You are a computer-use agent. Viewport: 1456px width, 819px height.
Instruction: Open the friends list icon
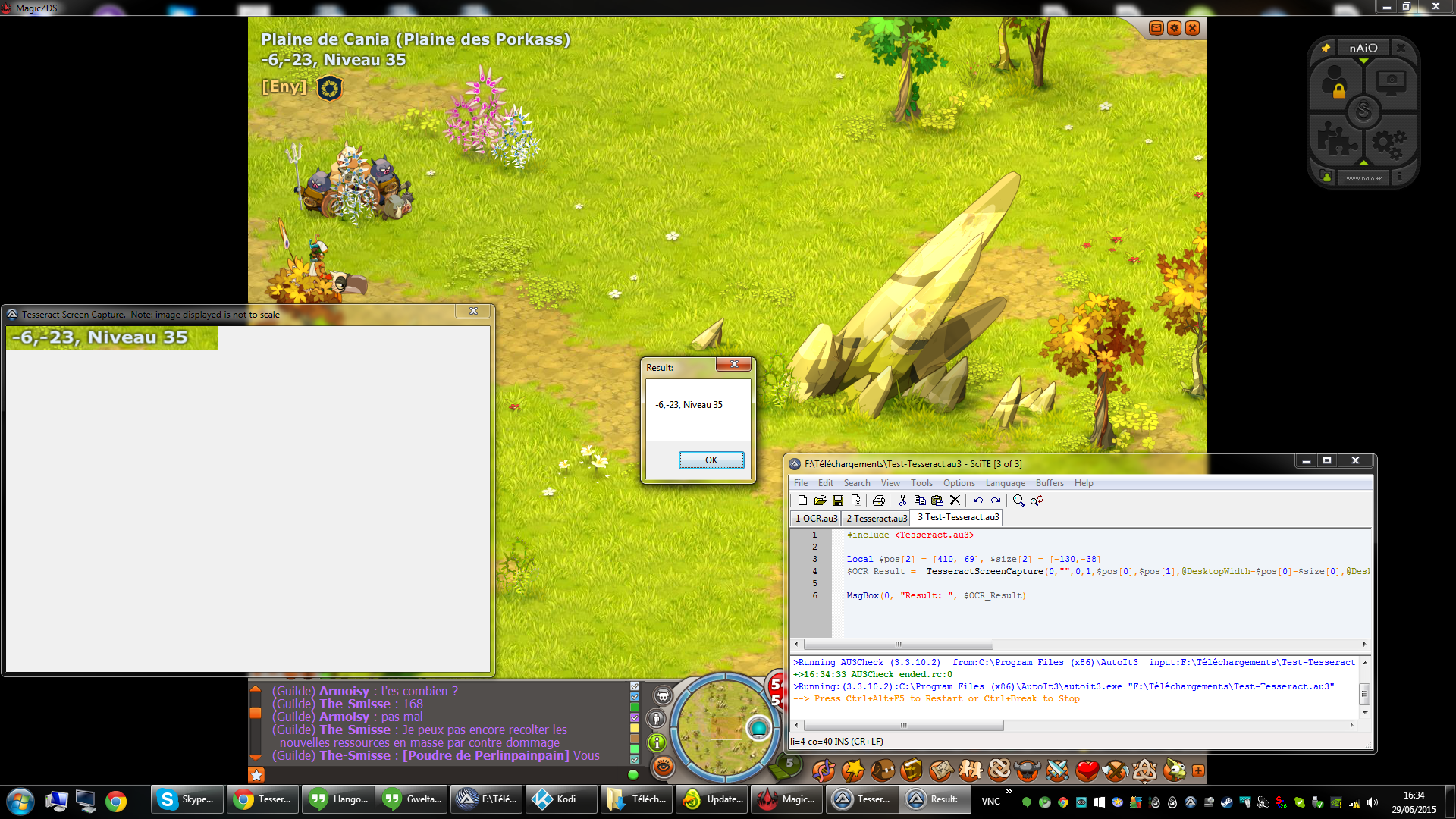coord(970,771)
